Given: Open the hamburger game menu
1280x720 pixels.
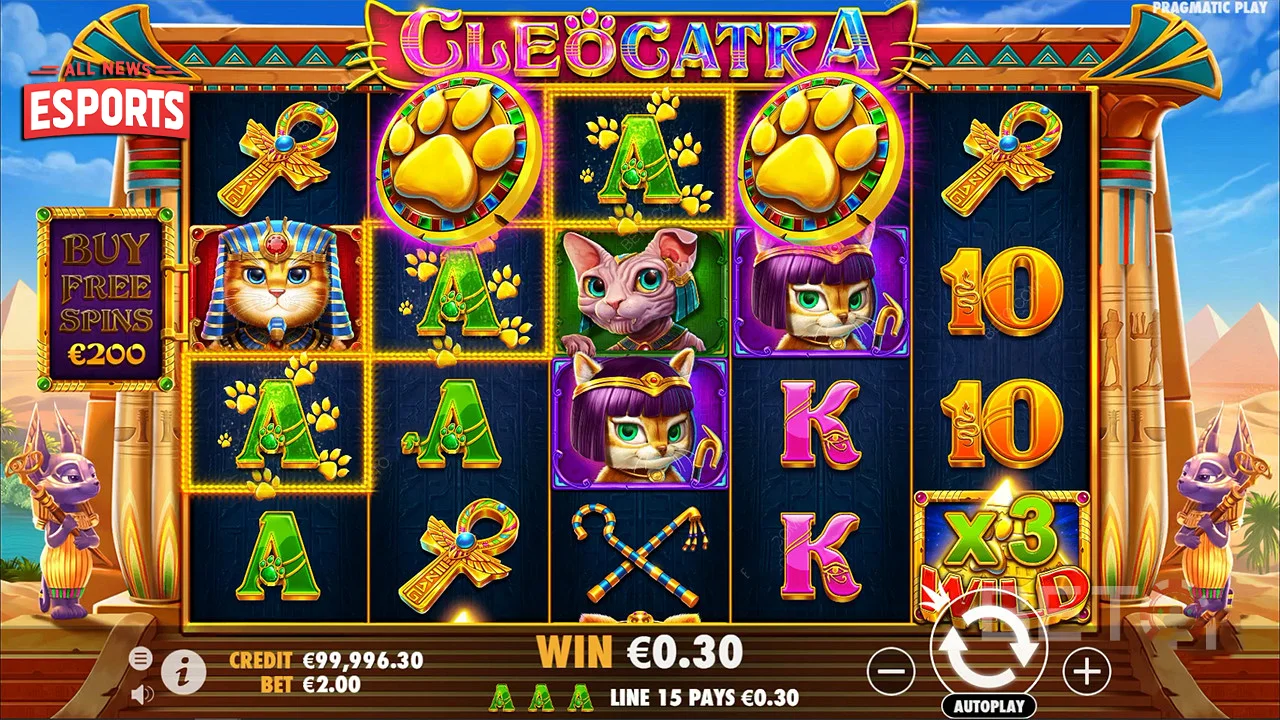Looking at the screenshot, I should coord(141,660).
